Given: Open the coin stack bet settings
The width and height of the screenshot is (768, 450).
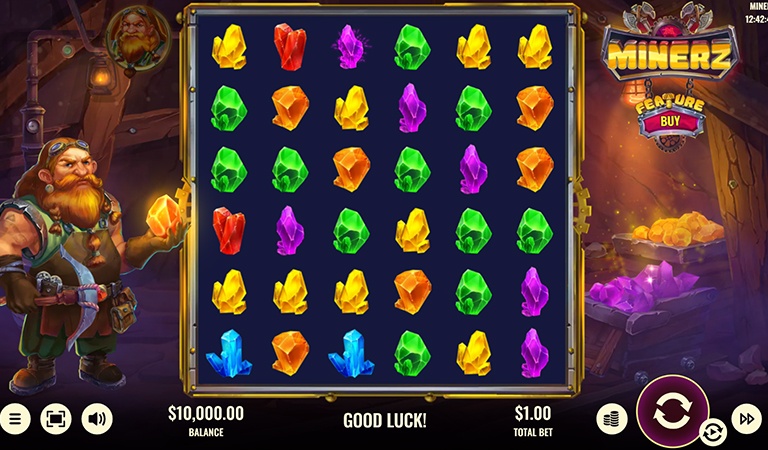Looking at the screenshot, I should pyautogui.click(x=611, y=418).
